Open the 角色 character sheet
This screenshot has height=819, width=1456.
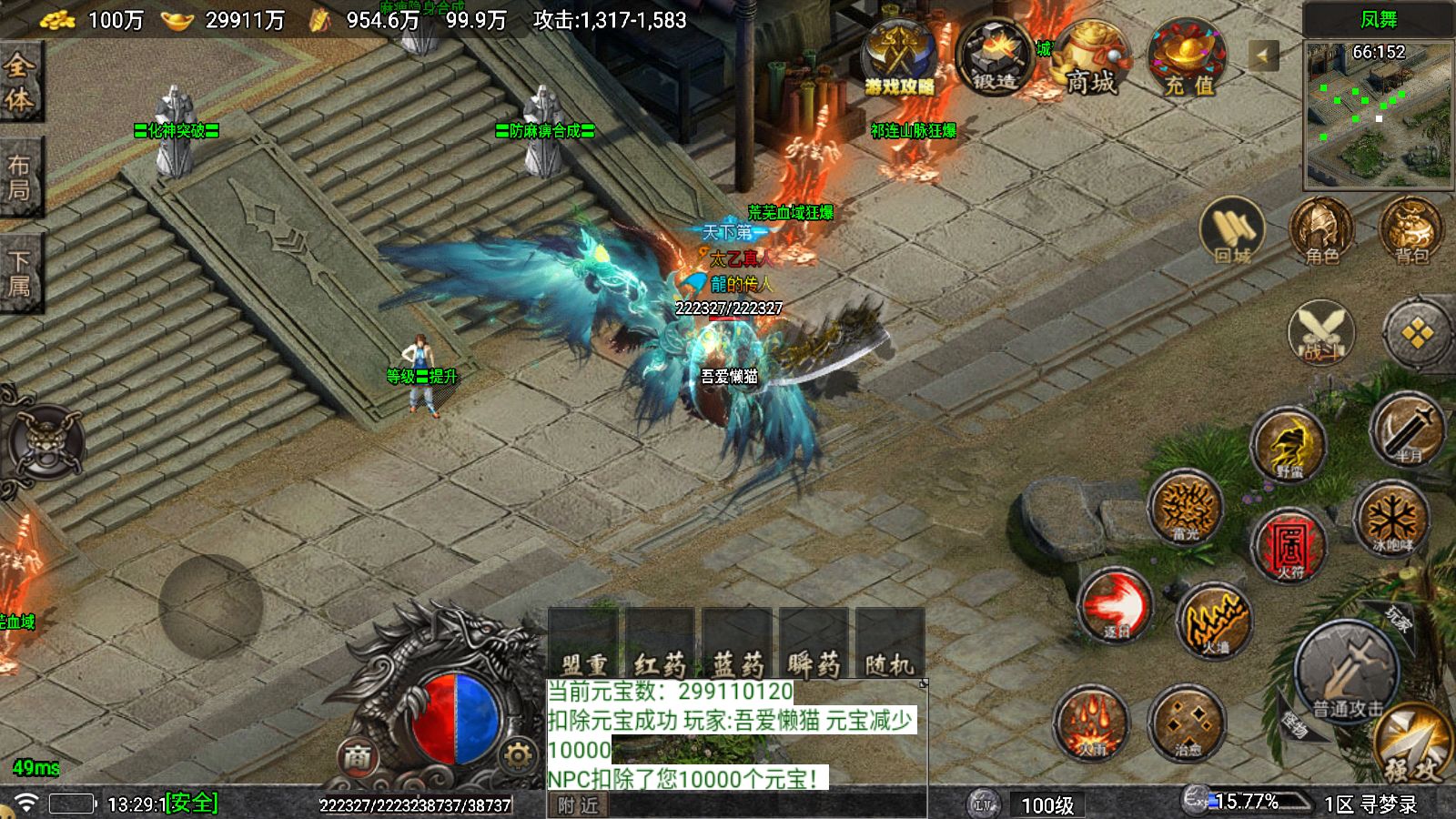[x=1322, y=231]
